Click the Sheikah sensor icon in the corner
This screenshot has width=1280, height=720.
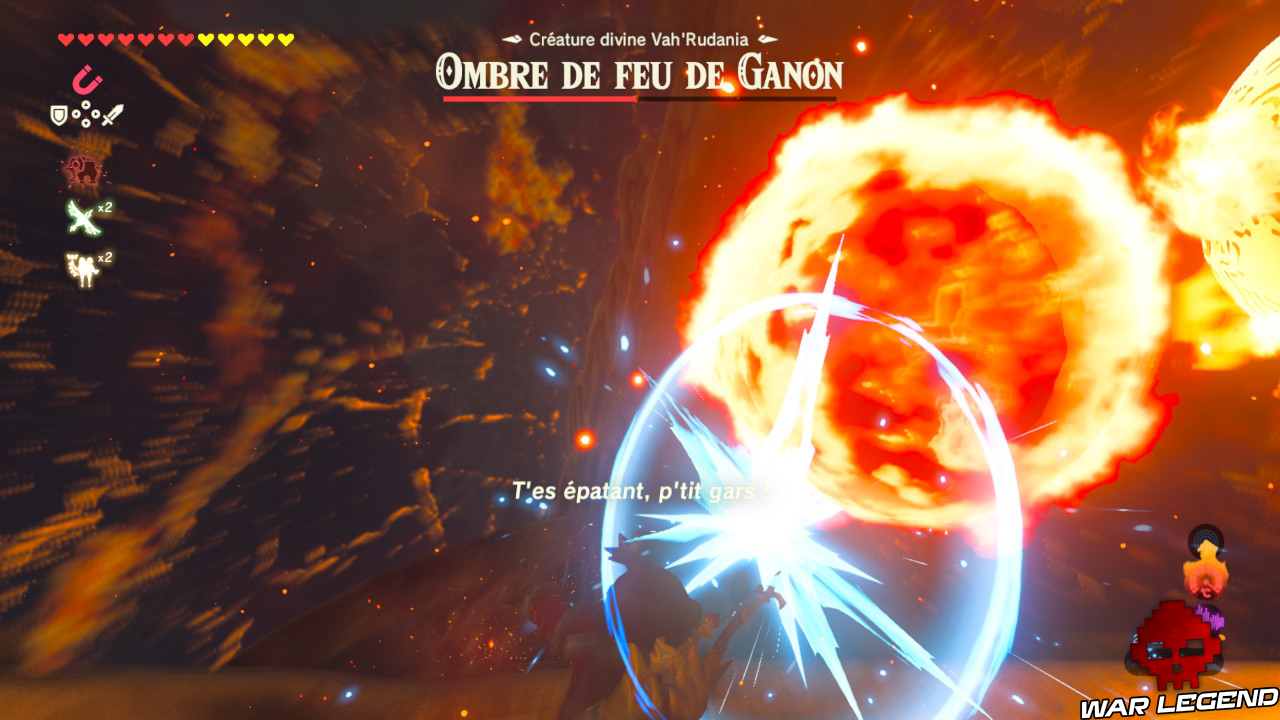pos(1204,540)
